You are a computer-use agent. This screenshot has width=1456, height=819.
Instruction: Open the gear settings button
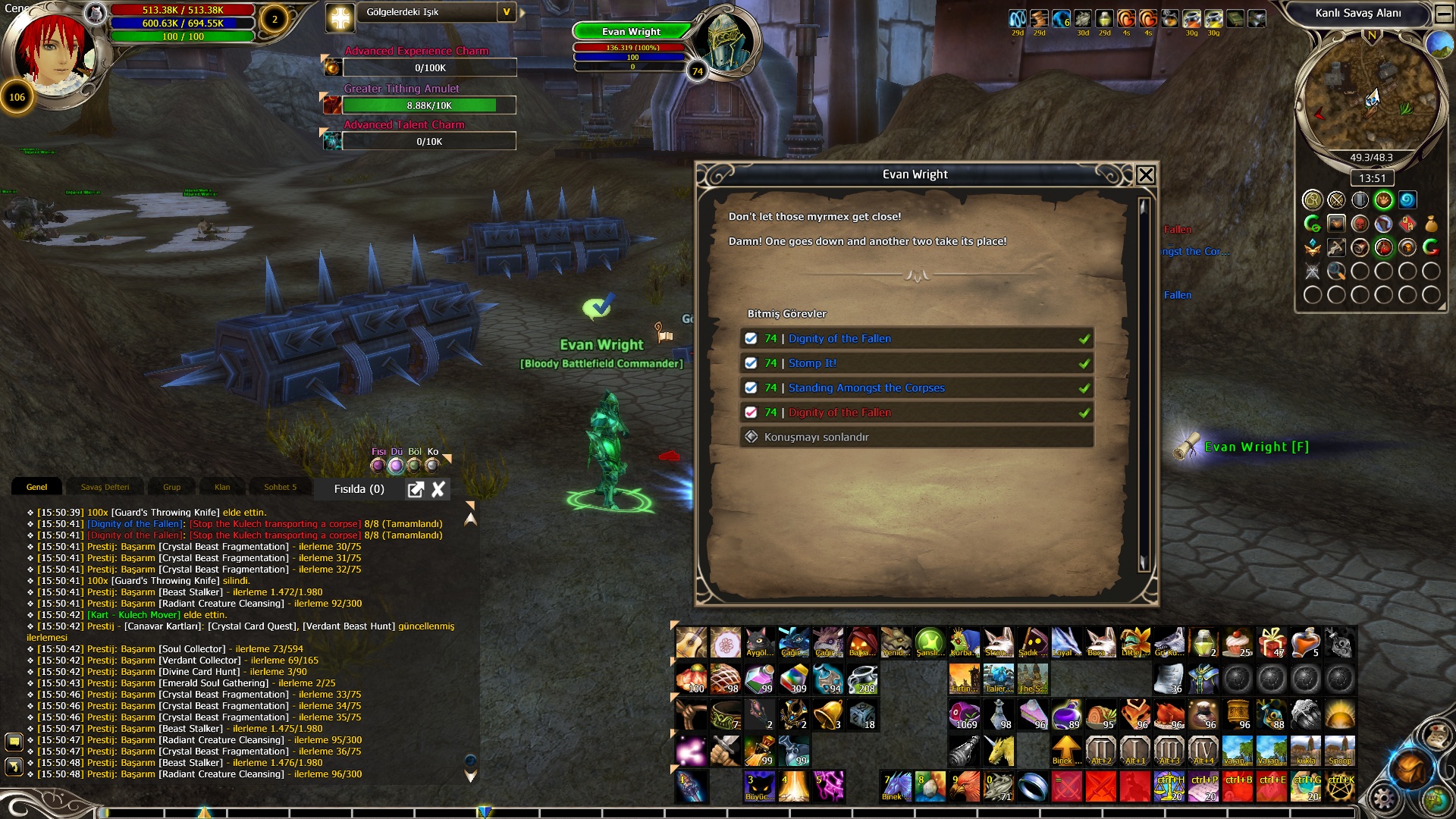click(x=1384, y=798)
